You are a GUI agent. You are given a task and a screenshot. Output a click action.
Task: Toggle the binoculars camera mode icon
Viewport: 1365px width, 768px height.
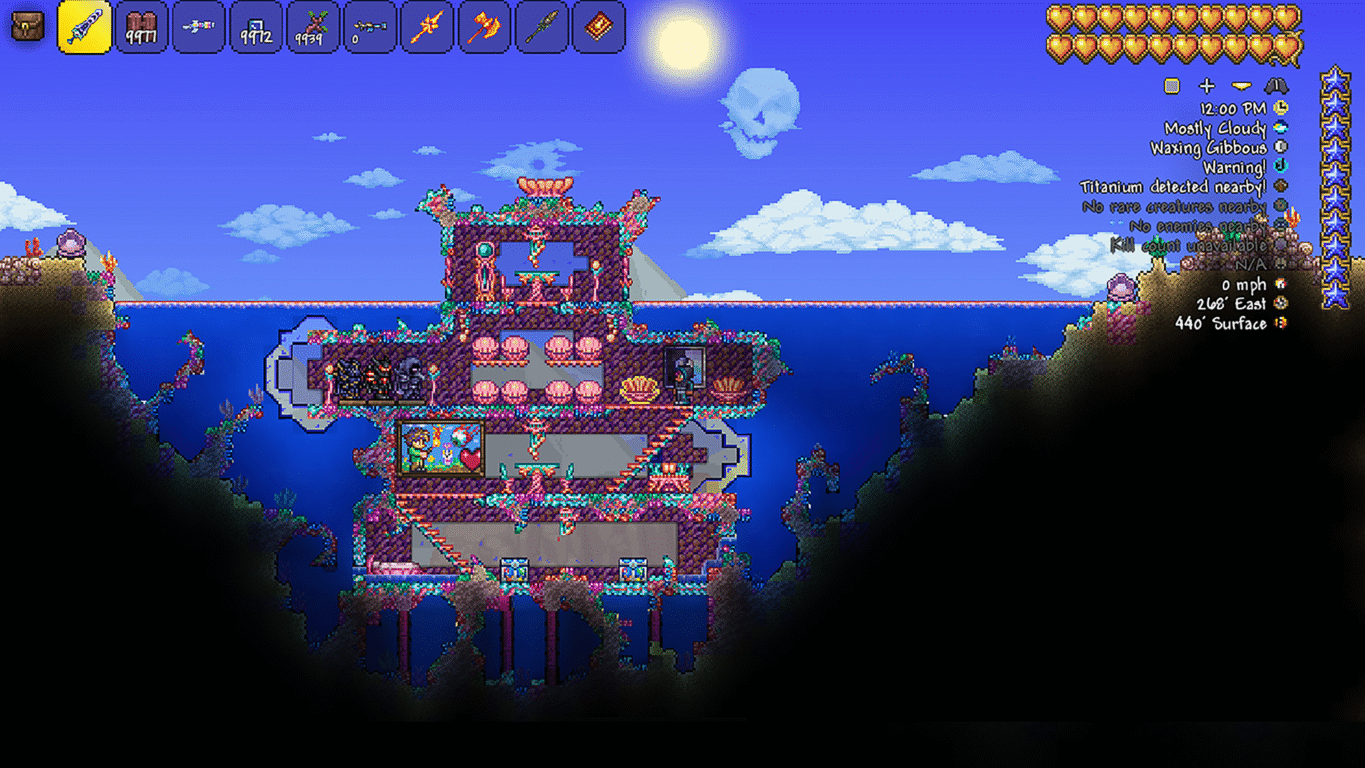(1274, 86)
